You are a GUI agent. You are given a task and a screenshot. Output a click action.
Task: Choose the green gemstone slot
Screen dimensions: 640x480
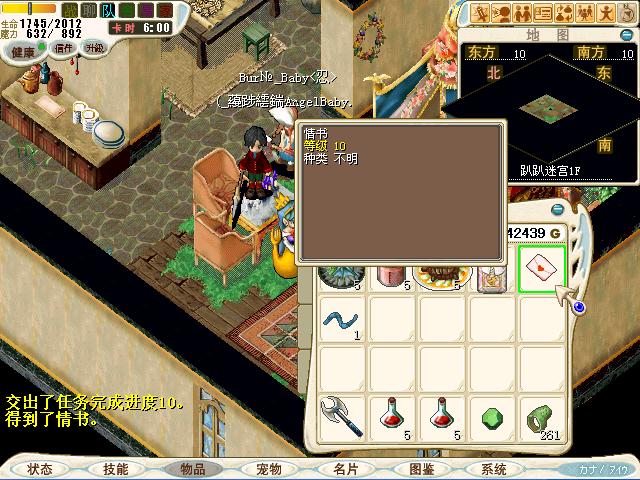point(493,417)
